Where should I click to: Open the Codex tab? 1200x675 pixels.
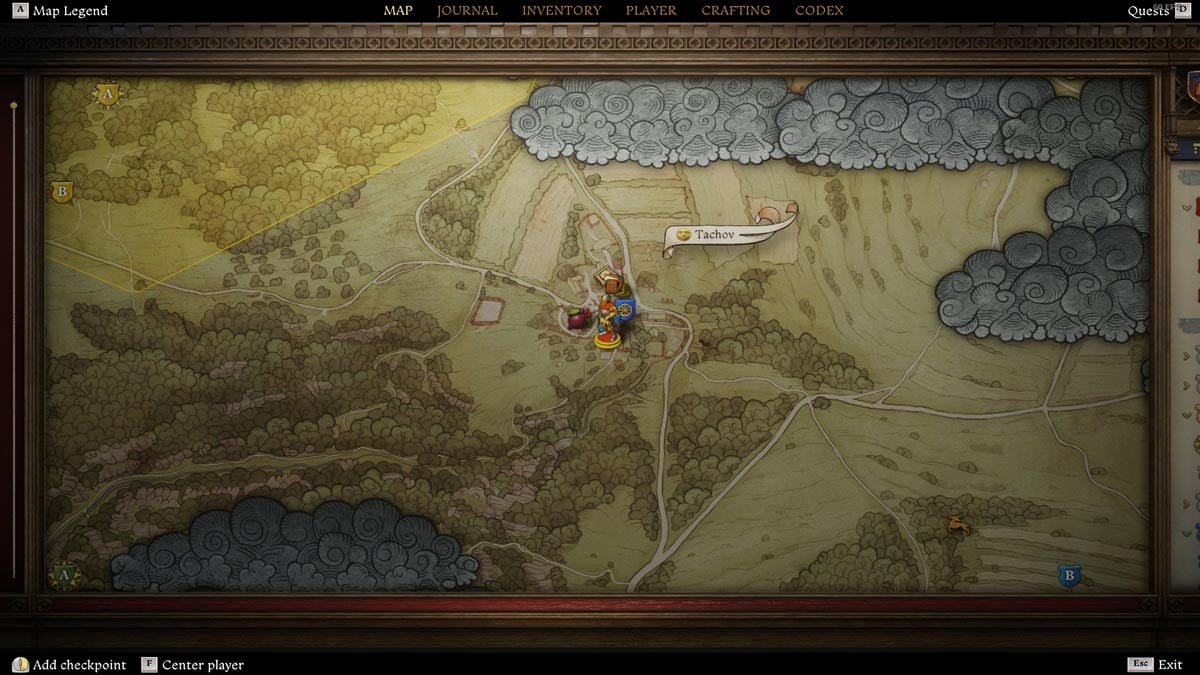point(819,11)
